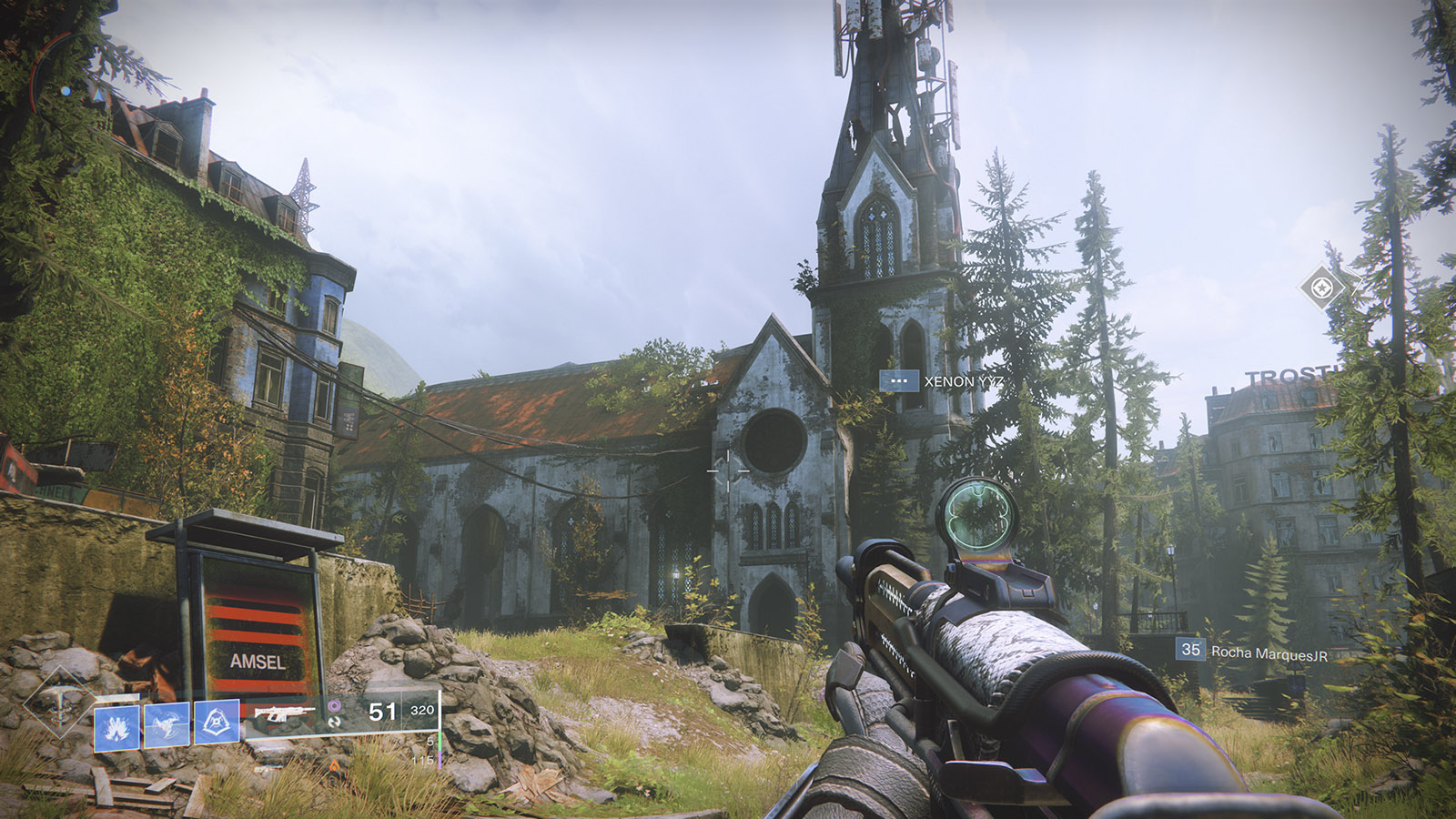This screenshot has width=1456, height=819.
Task: Select the grenade ability icon
Action: point(116,725)
